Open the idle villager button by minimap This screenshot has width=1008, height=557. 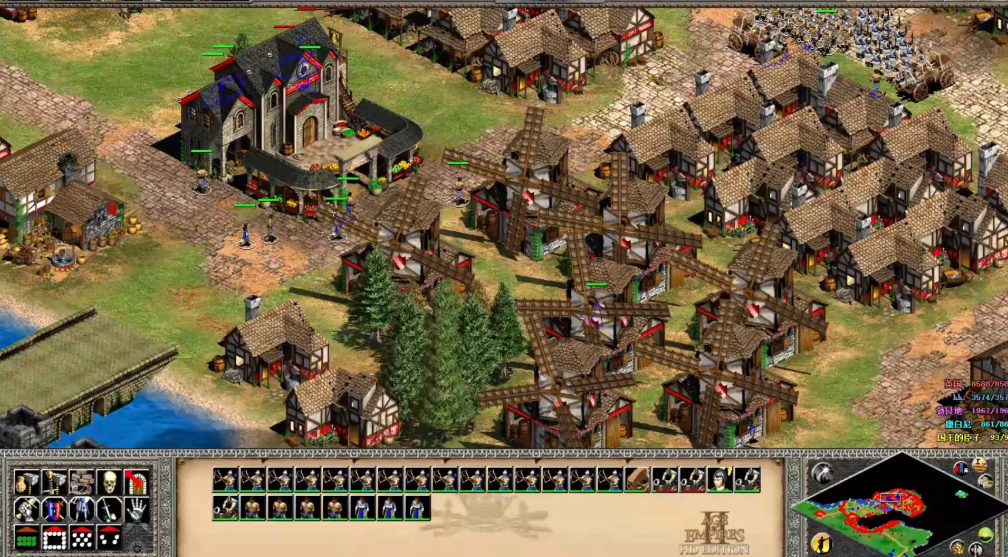point(822,543)
